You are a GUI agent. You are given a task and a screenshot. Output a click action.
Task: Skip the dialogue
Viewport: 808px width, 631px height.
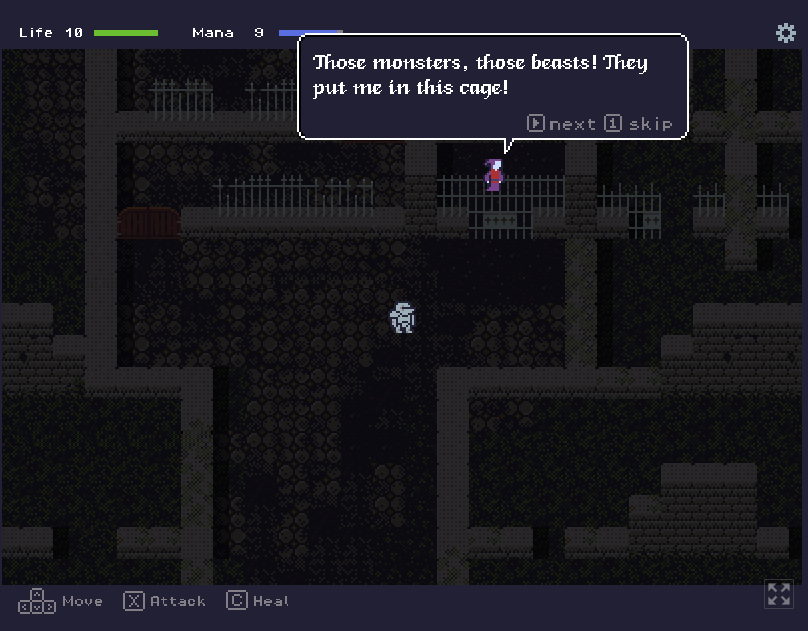click(x=639, y=124)
